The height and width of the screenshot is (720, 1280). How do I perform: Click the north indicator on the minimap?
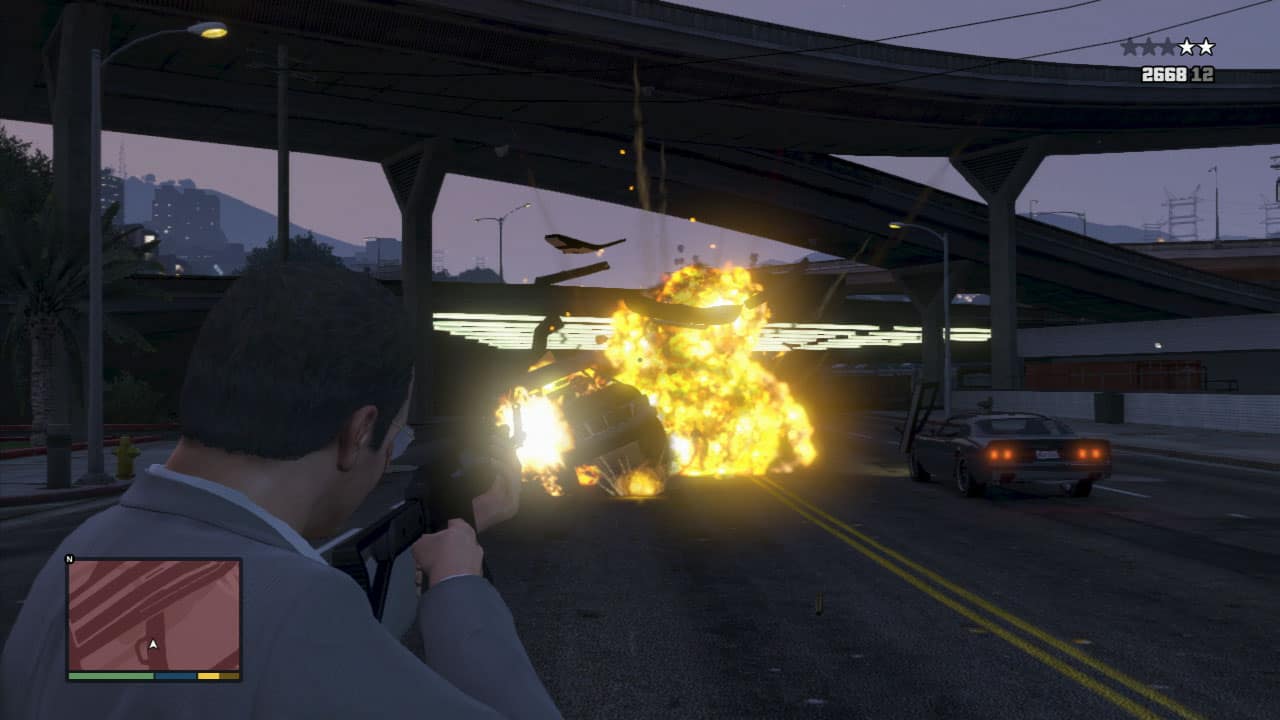69,559
